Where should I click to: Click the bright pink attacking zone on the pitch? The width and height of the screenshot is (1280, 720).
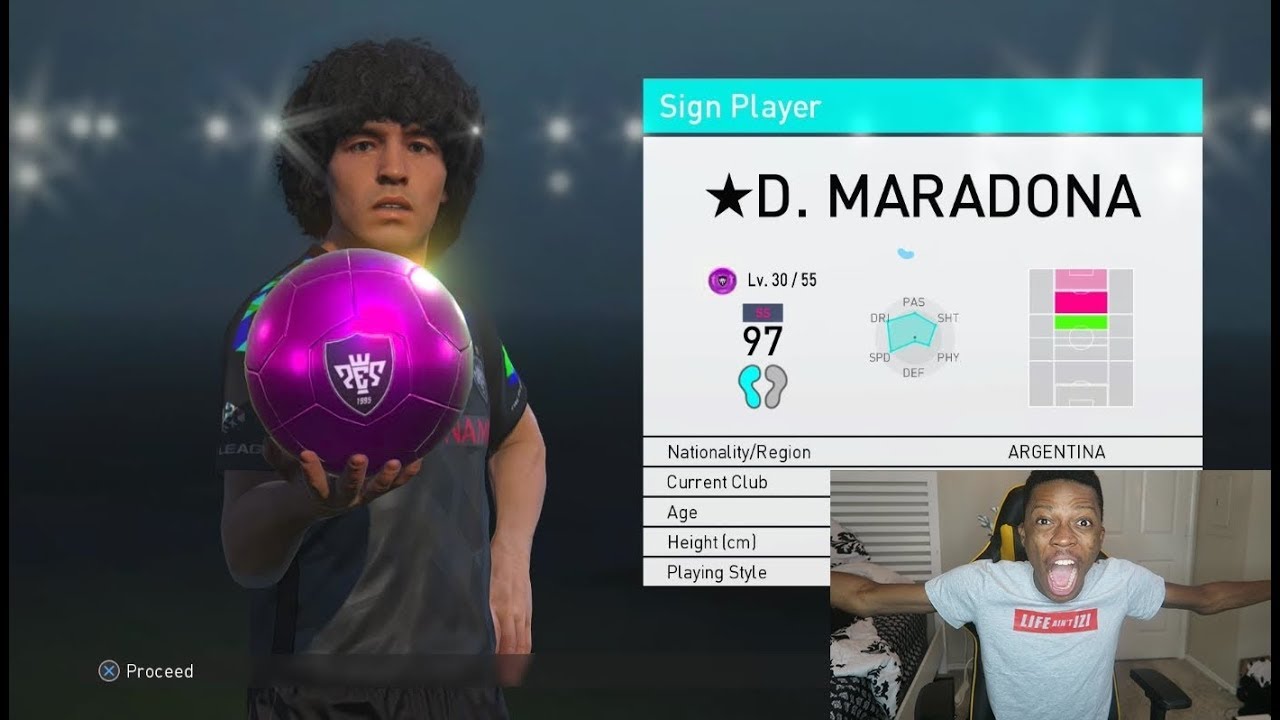coord(1082,302)
